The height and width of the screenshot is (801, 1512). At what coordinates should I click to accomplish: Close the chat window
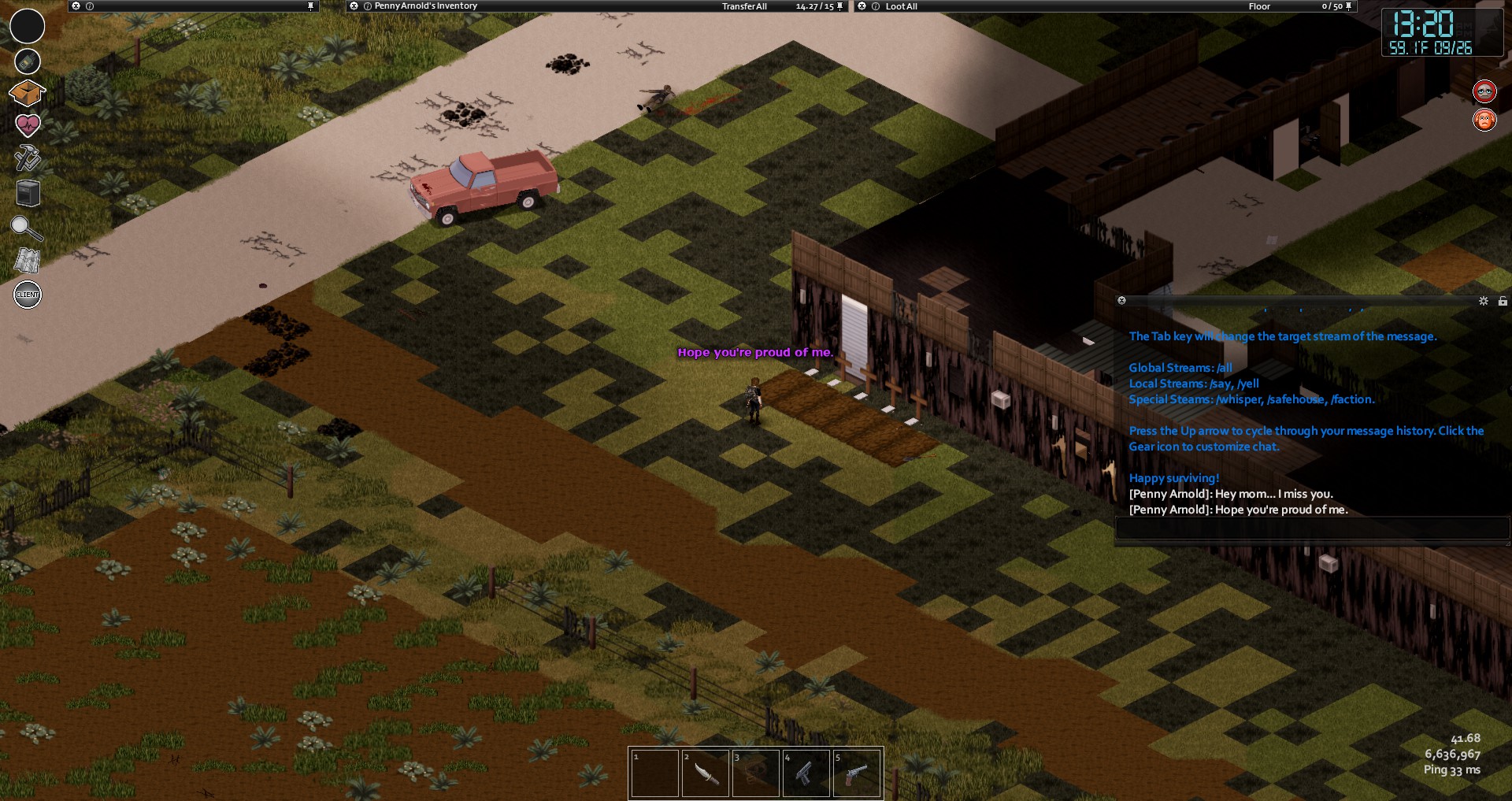[1122, 301]
